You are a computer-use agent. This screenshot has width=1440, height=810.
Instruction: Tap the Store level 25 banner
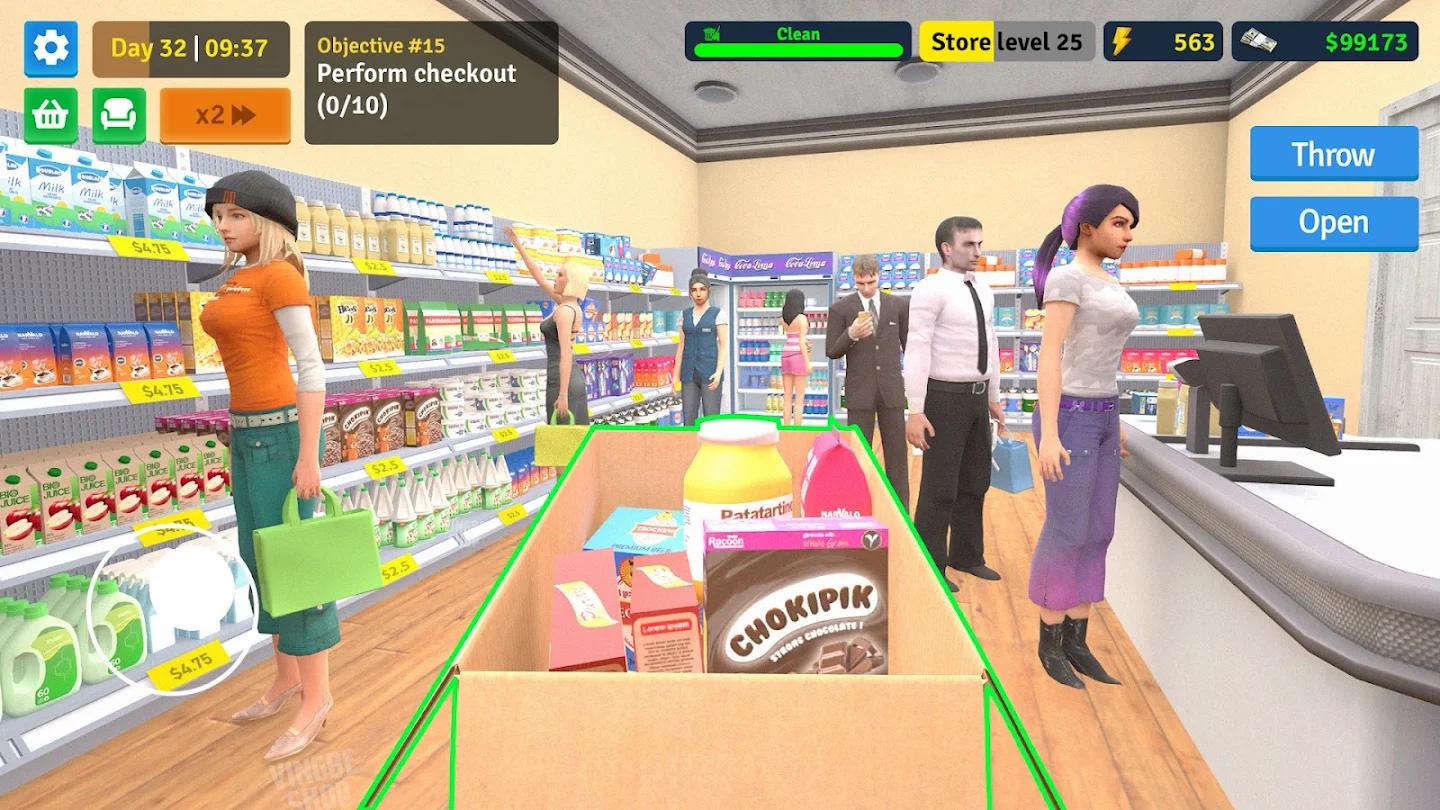(1005, 41)
